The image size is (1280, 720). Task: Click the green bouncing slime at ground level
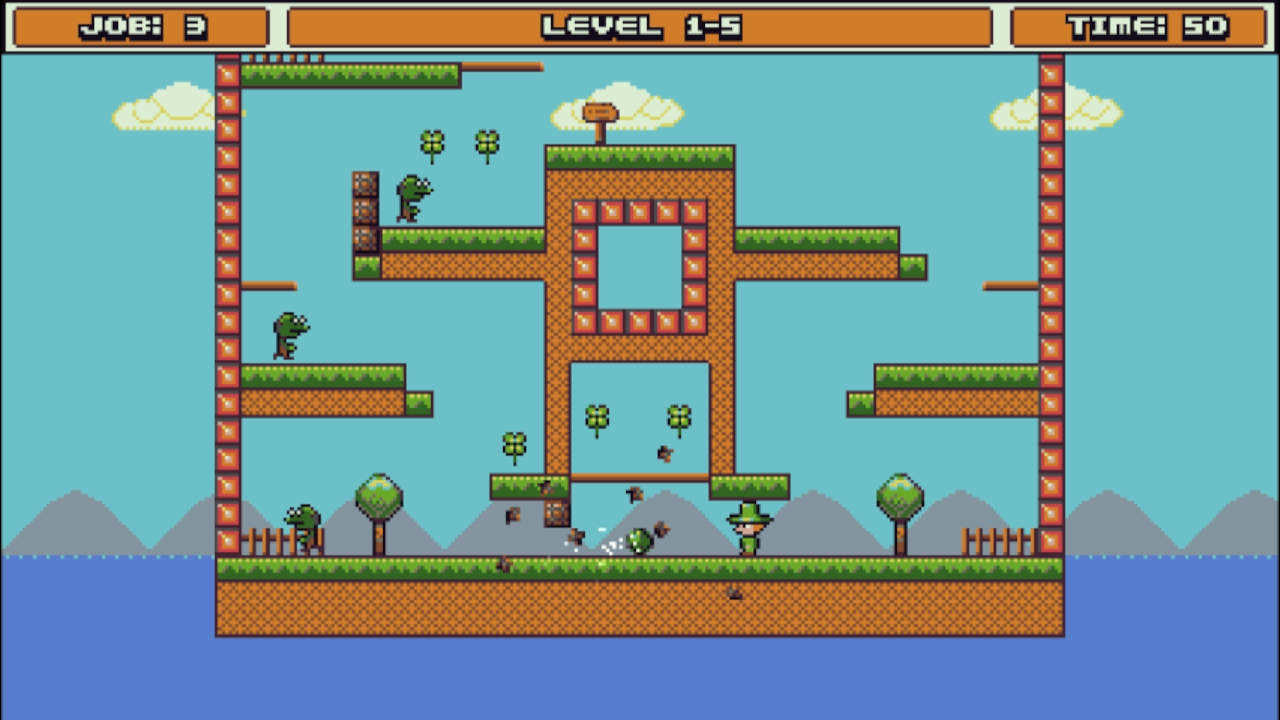click(638, 543)
